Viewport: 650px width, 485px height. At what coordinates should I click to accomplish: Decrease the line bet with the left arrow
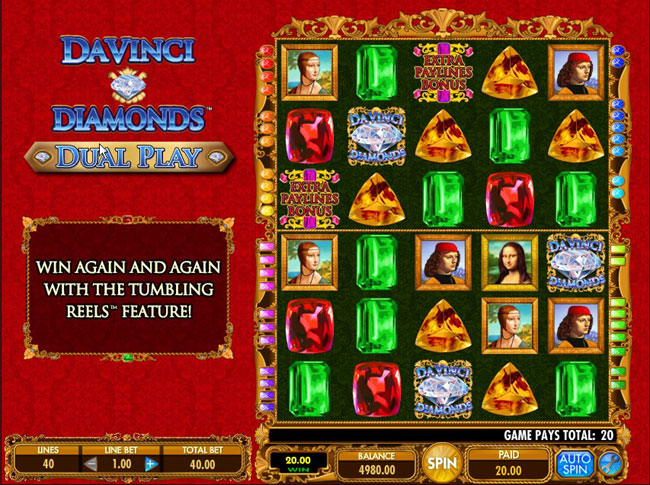click(x=90, y=464)
